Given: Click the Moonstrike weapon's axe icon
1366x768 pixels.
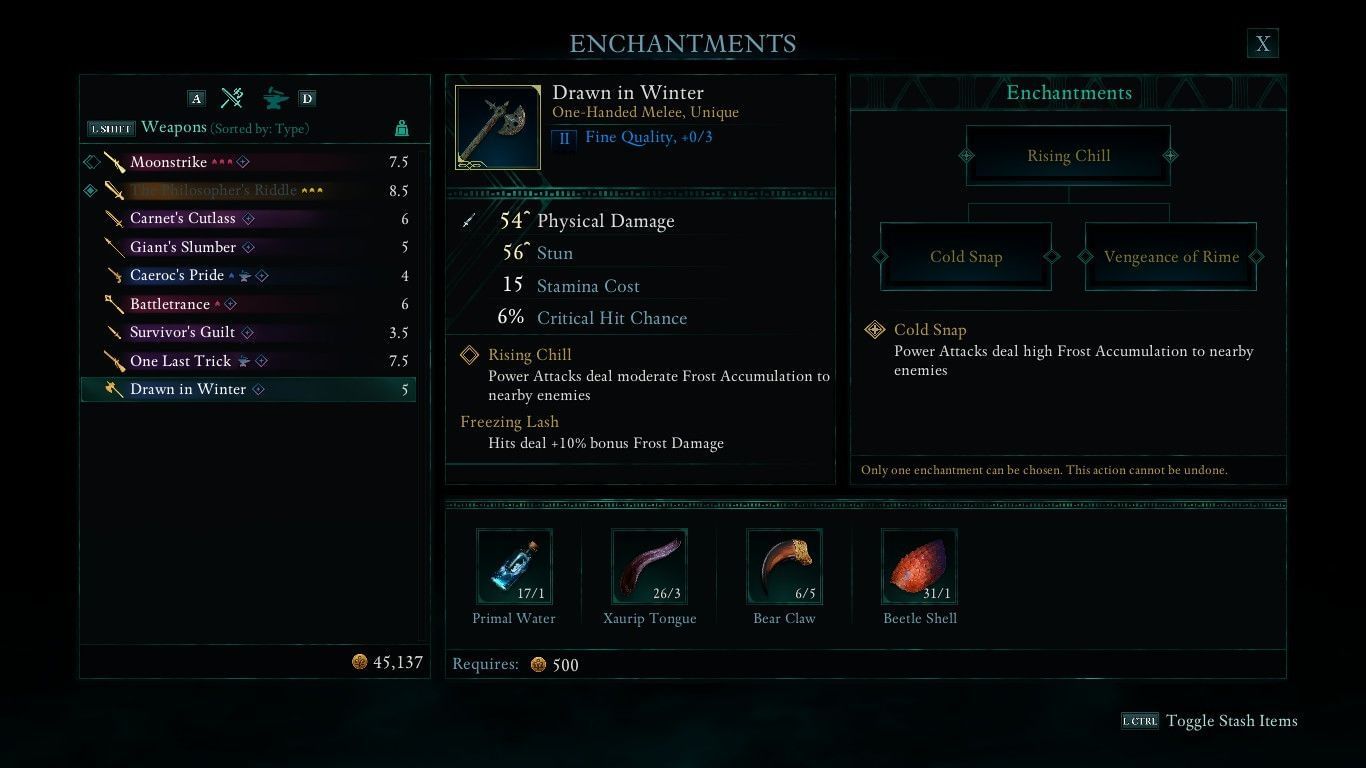Looking at the screenshot, I should 113,161.
